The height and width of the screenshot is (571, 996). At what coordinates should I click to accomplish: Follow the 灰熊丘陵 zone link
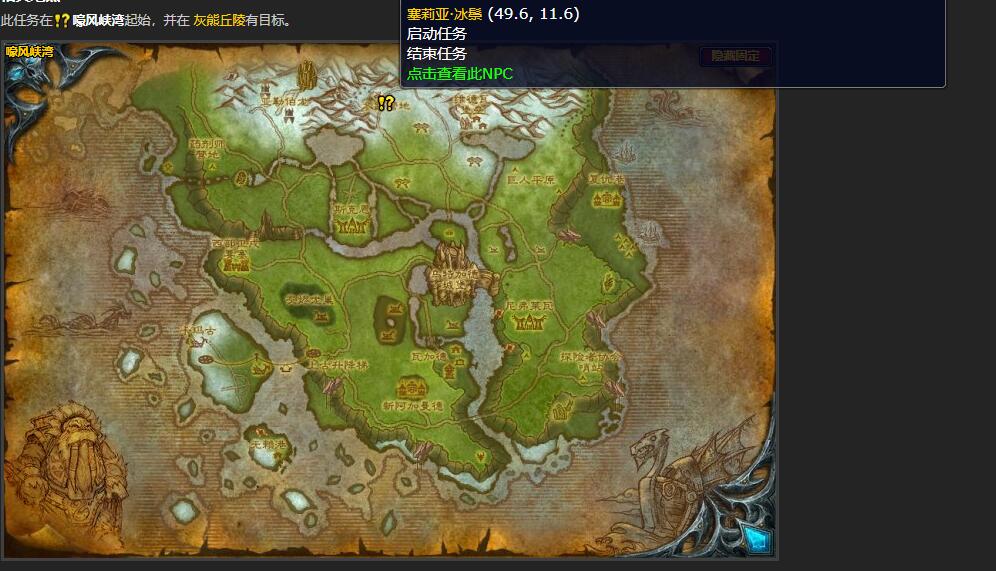coord(219,20)
